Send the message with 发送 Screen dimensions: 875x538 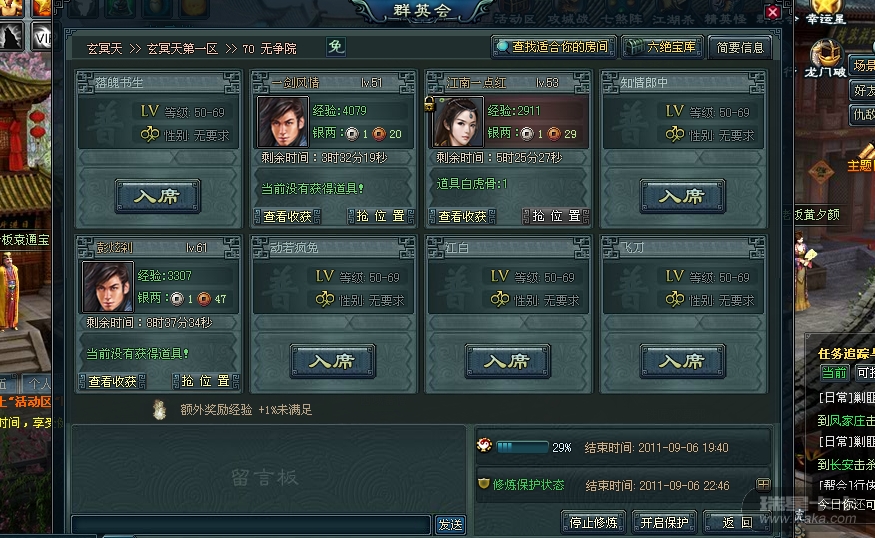(450, 524)
